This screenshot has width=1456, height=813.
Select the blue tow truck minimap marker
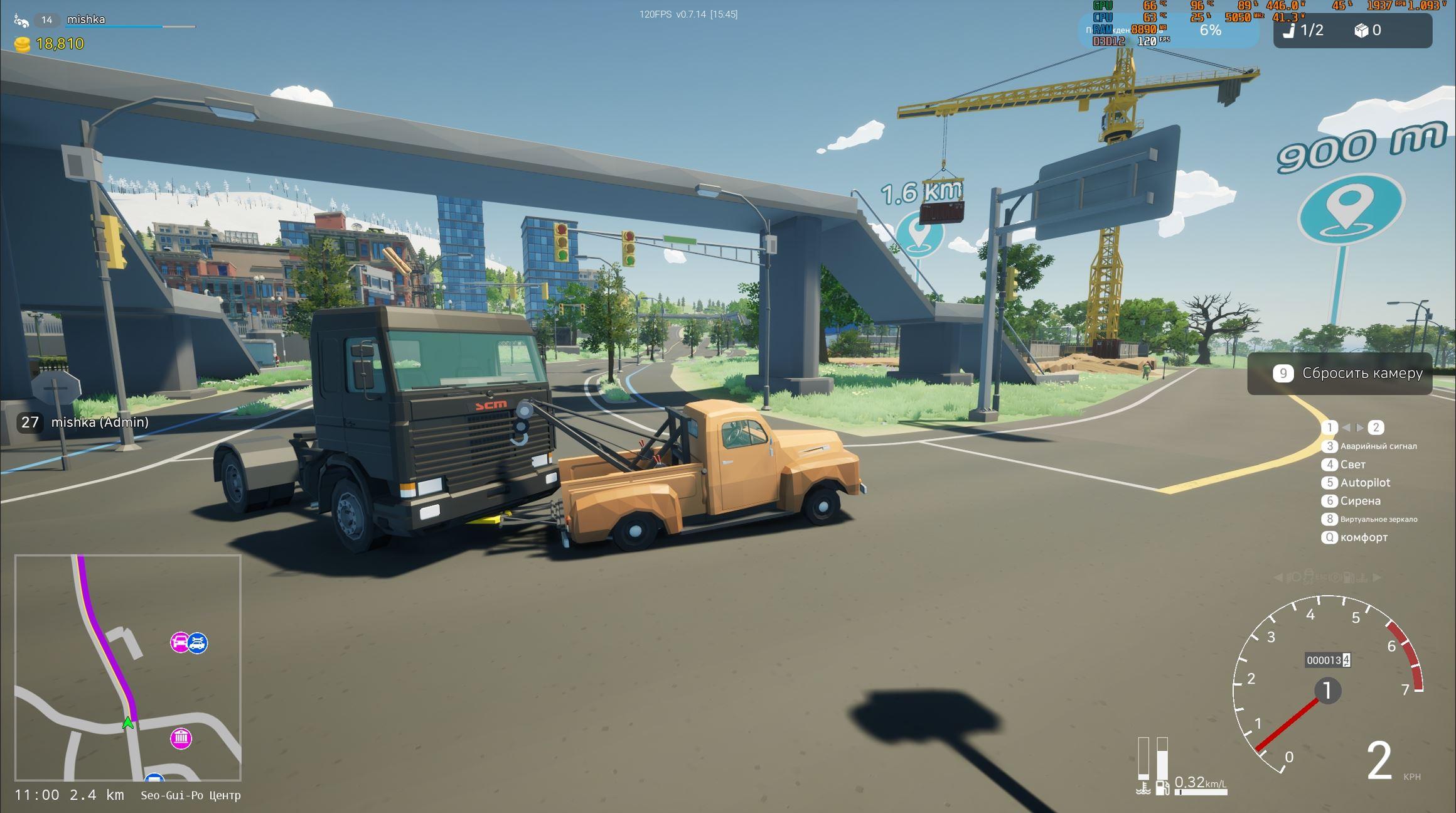[198, 642]
